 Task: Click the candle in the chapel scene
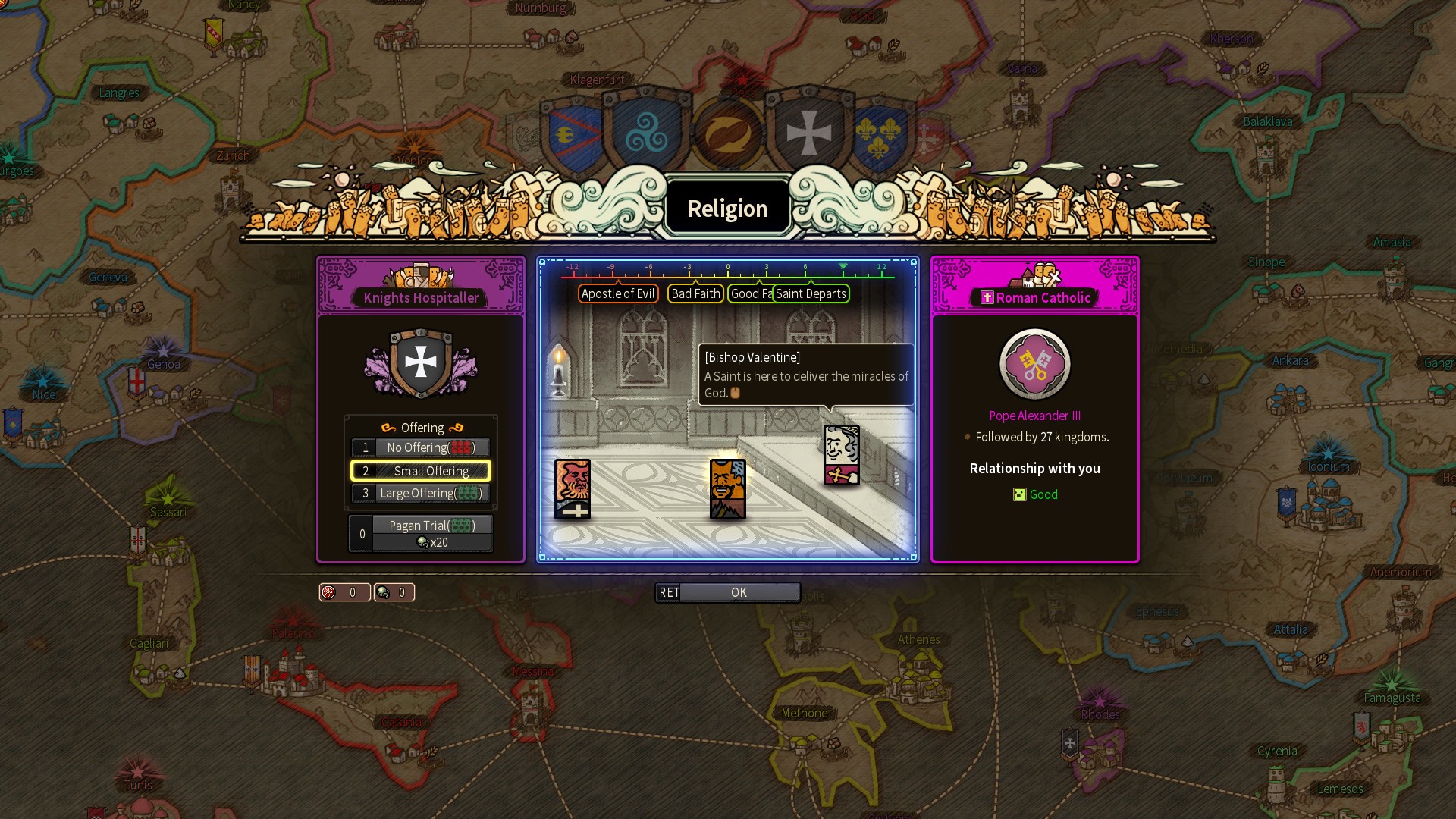click(560, 372)
